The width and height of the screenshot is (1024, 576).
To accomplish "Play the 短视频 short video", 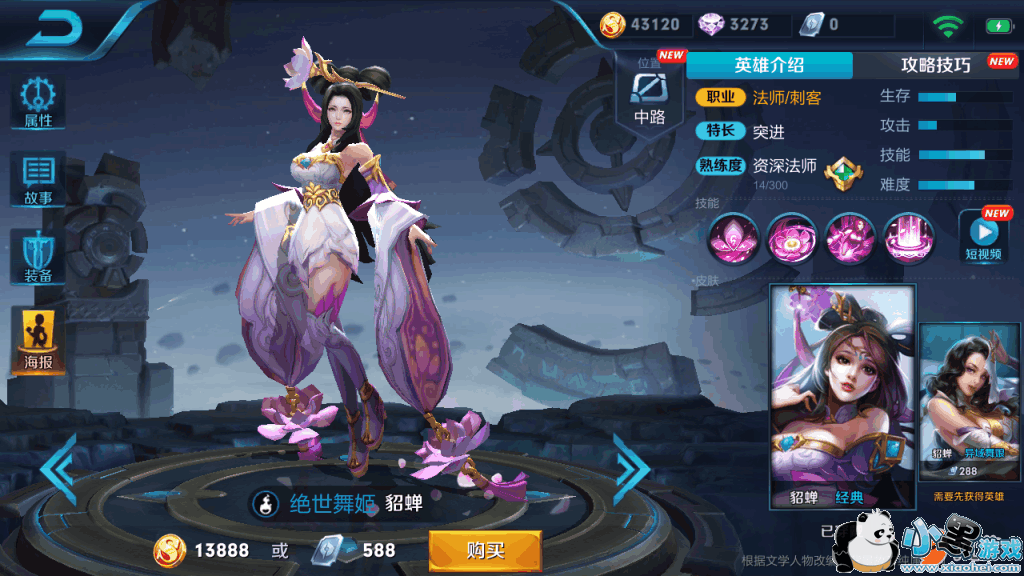I will pyautogui.click(x=984, y=237).
